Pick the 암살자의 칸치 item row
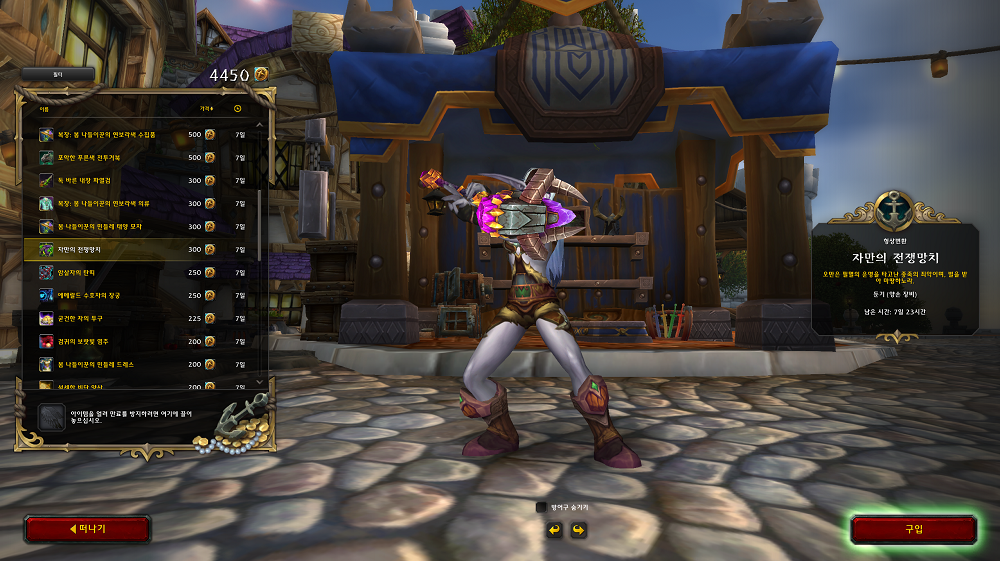 click(x=140, y=272)
